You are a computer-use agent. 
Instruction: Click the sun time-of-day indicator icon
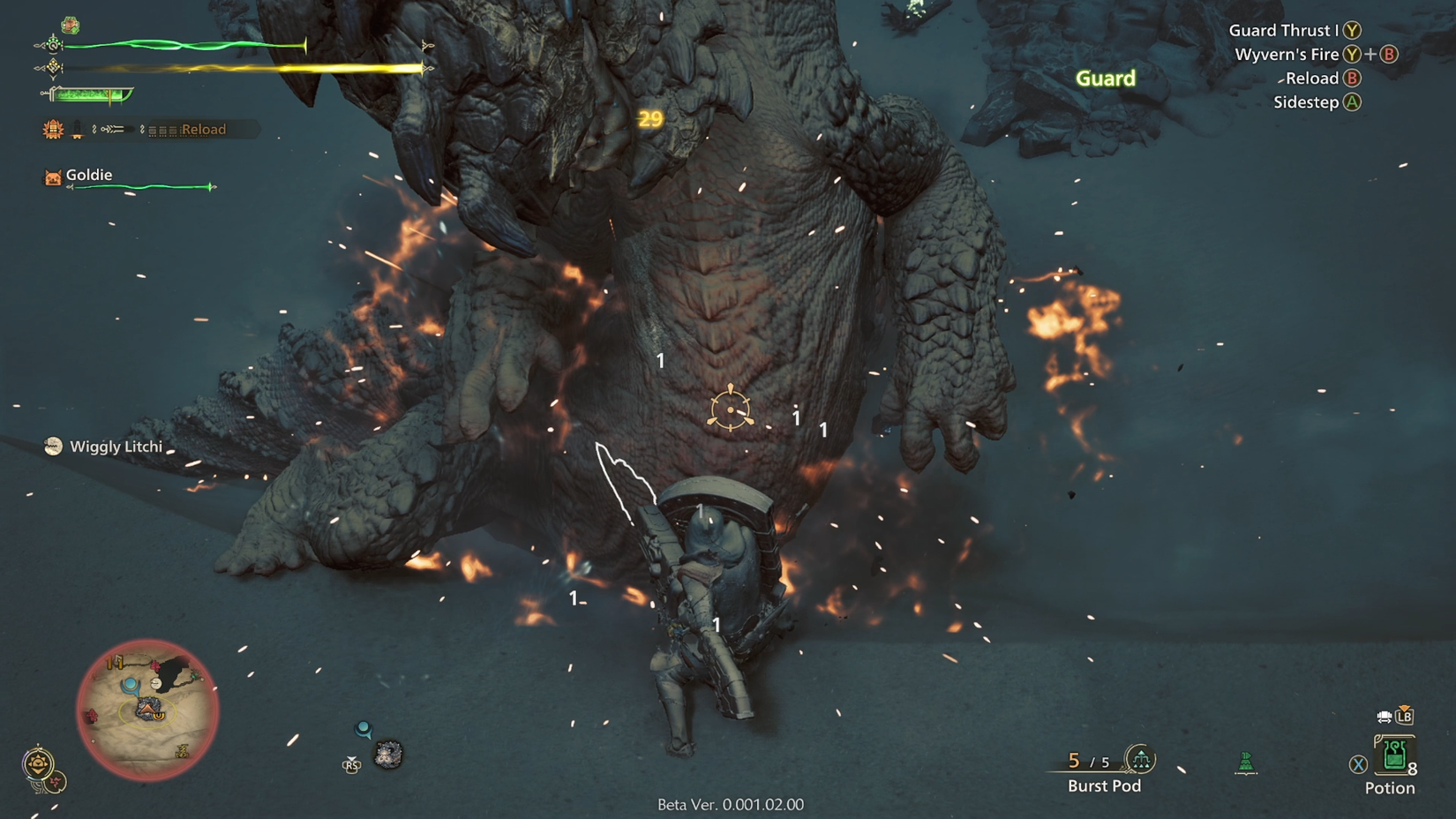coord(38,763)
